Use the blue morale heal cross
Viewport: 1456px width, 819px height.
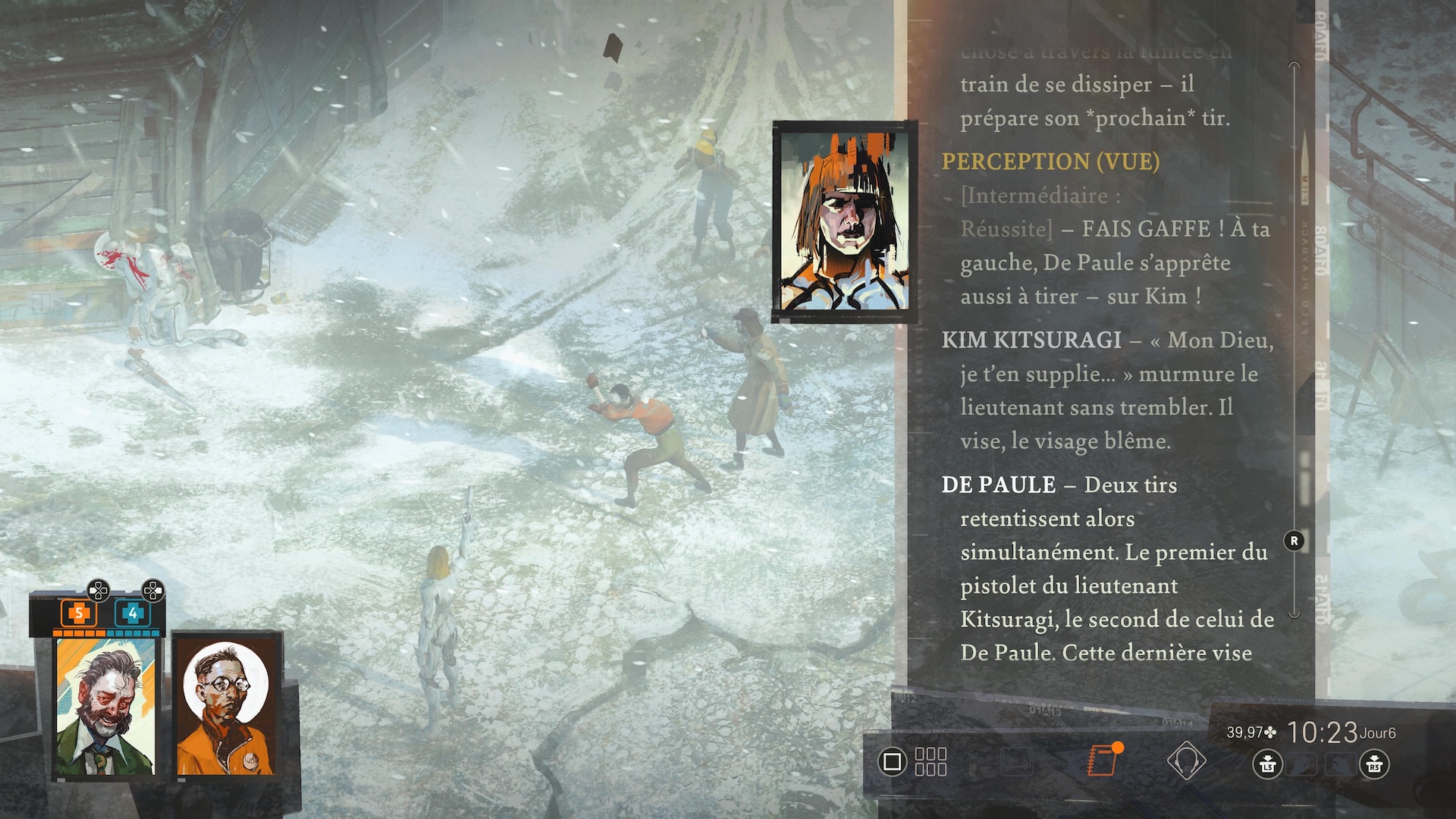[133, 613]
